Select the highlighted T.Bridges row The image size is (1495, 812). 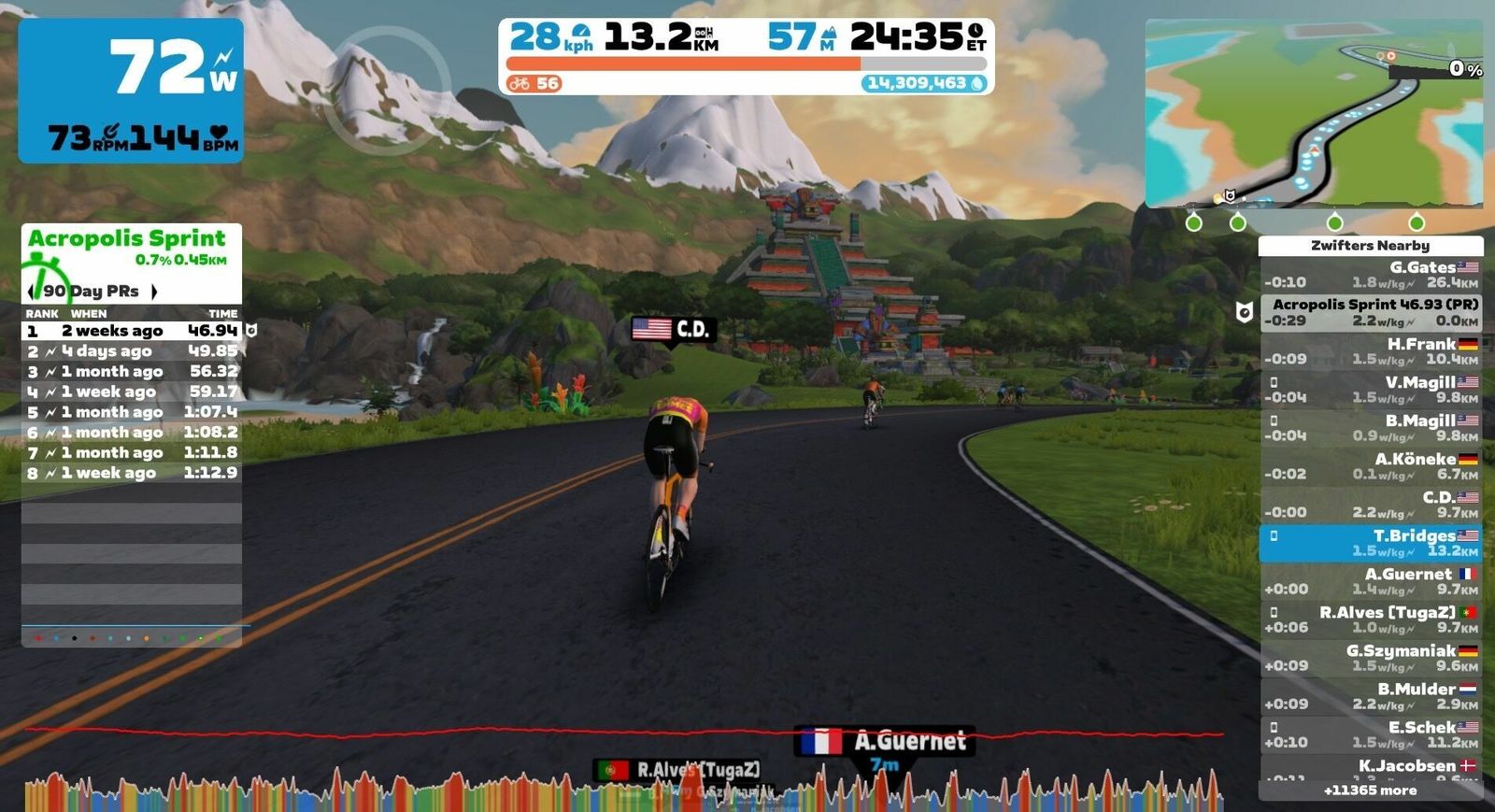pyautogui.click(x=1370, y=543)
